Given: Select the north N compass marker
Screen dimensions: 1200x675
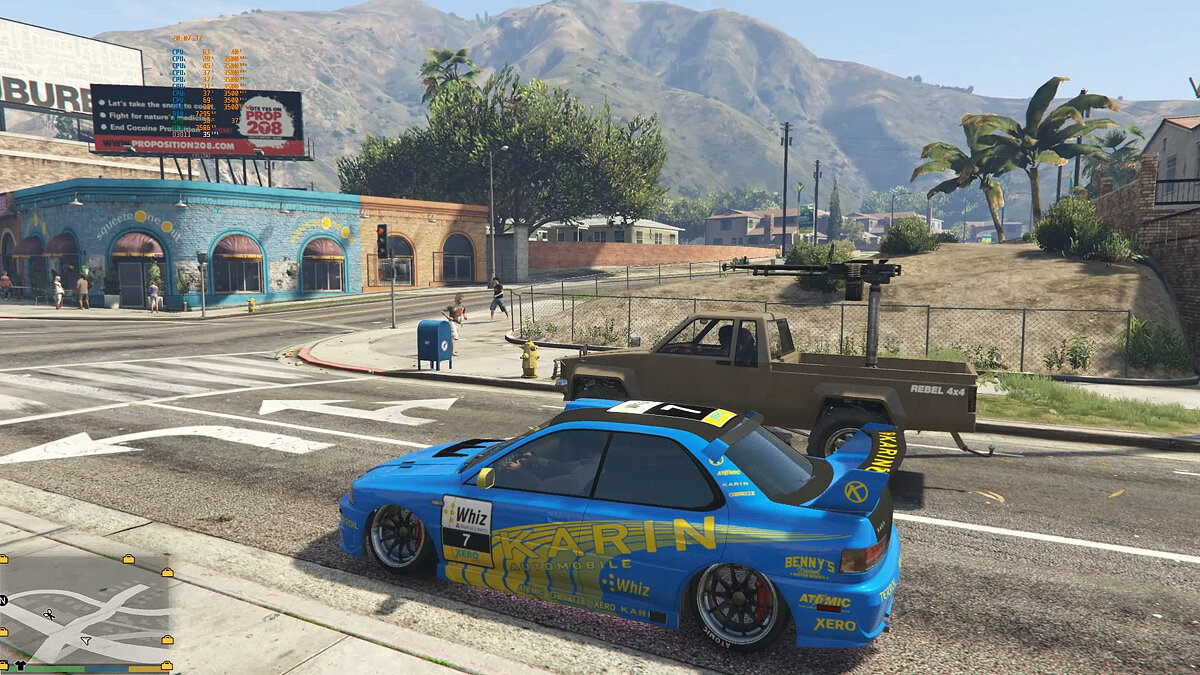Looking at the screenshot, I should pos(4,600).
